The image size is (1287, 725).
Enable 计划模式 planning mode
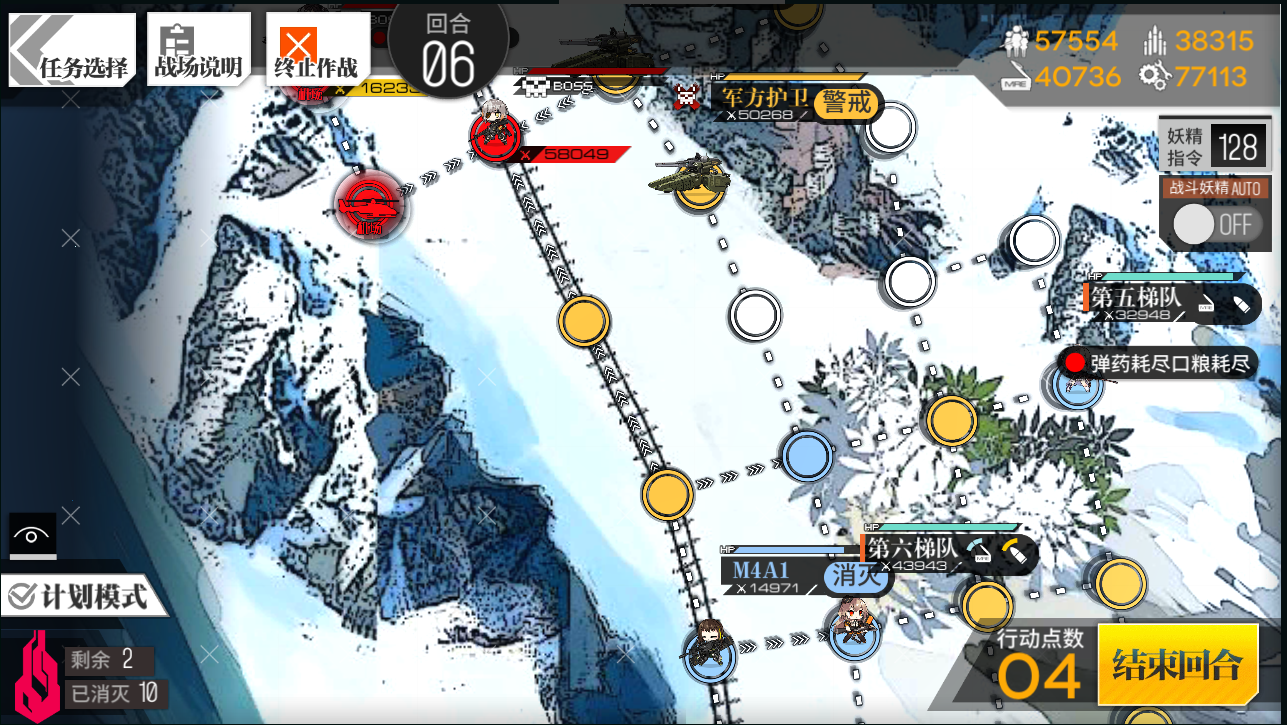tap(78, 597)
